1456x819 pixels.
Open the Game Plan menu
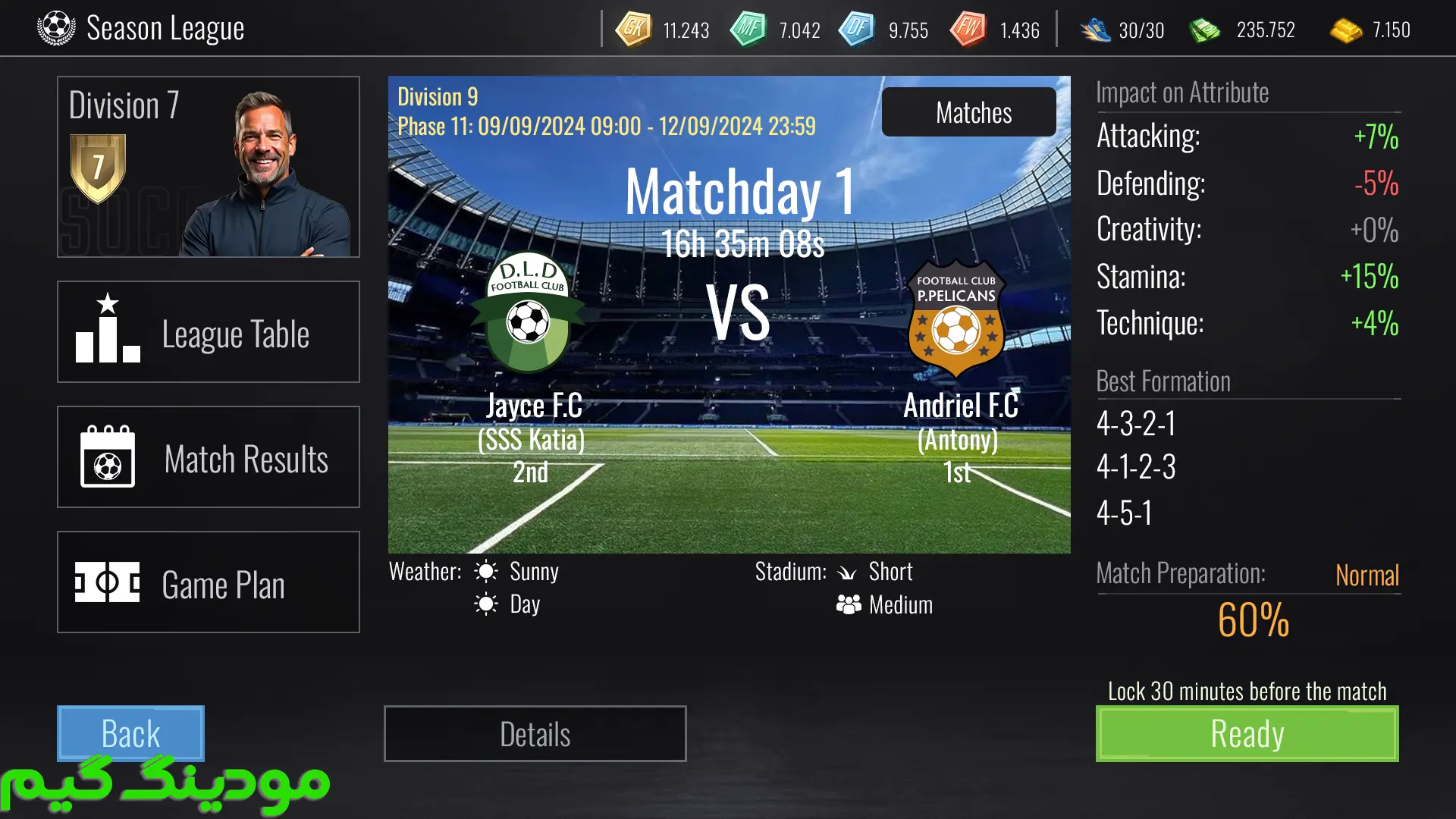tap(209, 582)
